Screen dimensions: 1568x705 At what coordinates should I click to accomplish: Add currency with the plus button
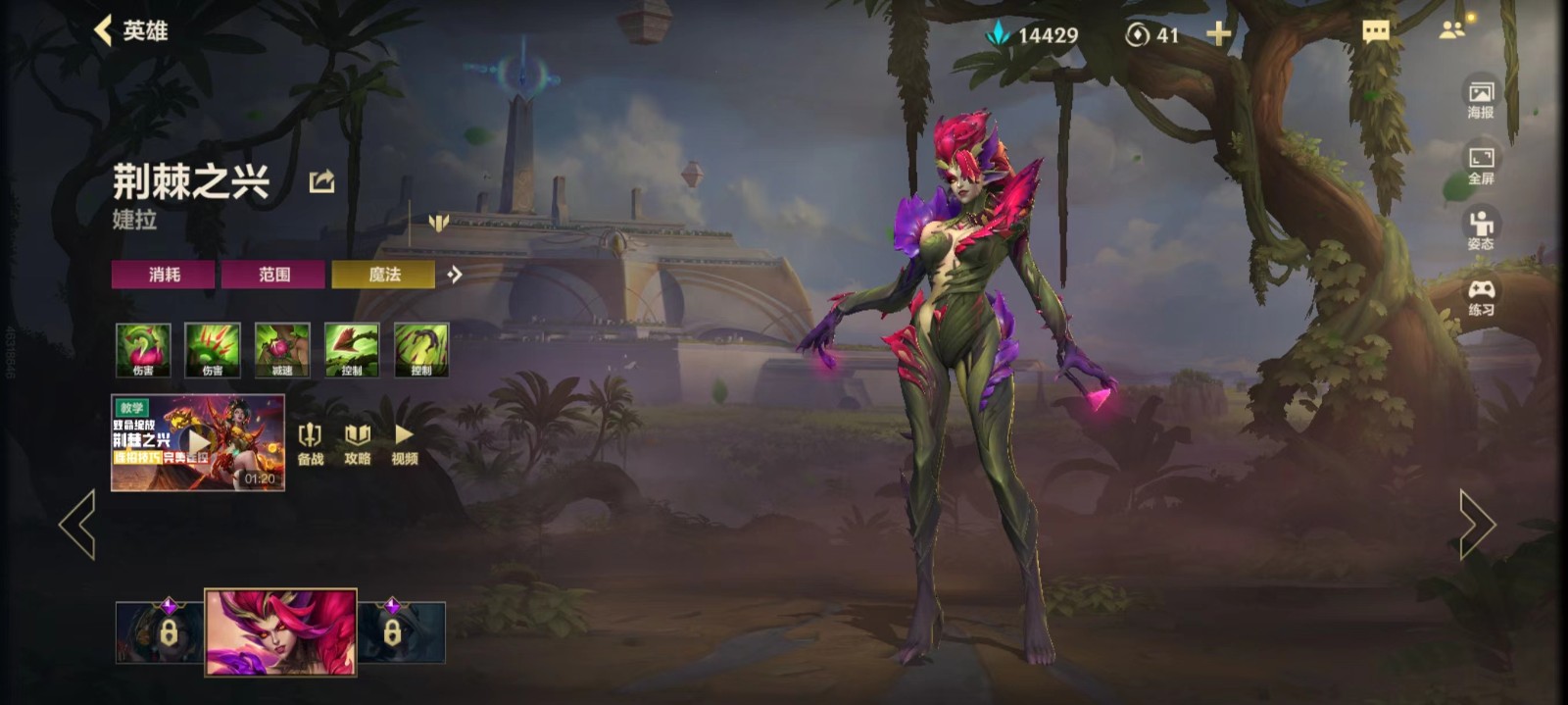tap(1218, 34)
